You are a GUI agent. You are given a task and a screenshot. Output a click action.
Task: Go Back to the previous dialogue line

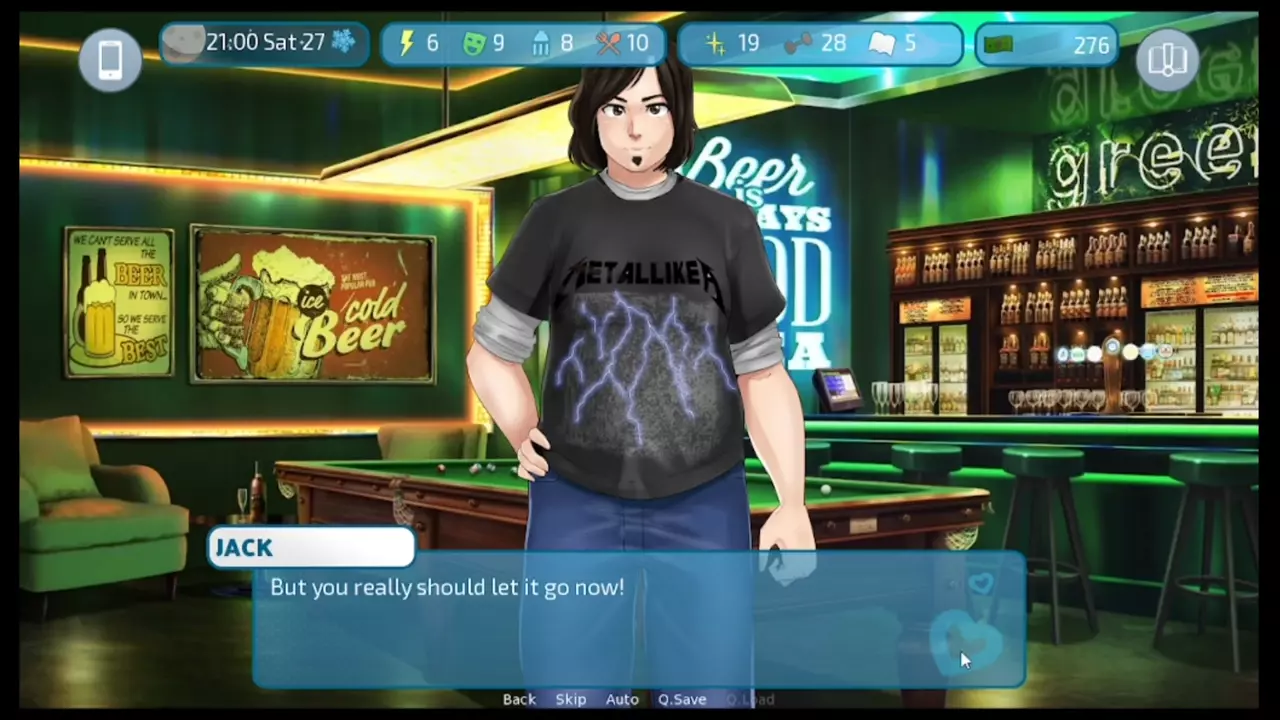(519, 699)
